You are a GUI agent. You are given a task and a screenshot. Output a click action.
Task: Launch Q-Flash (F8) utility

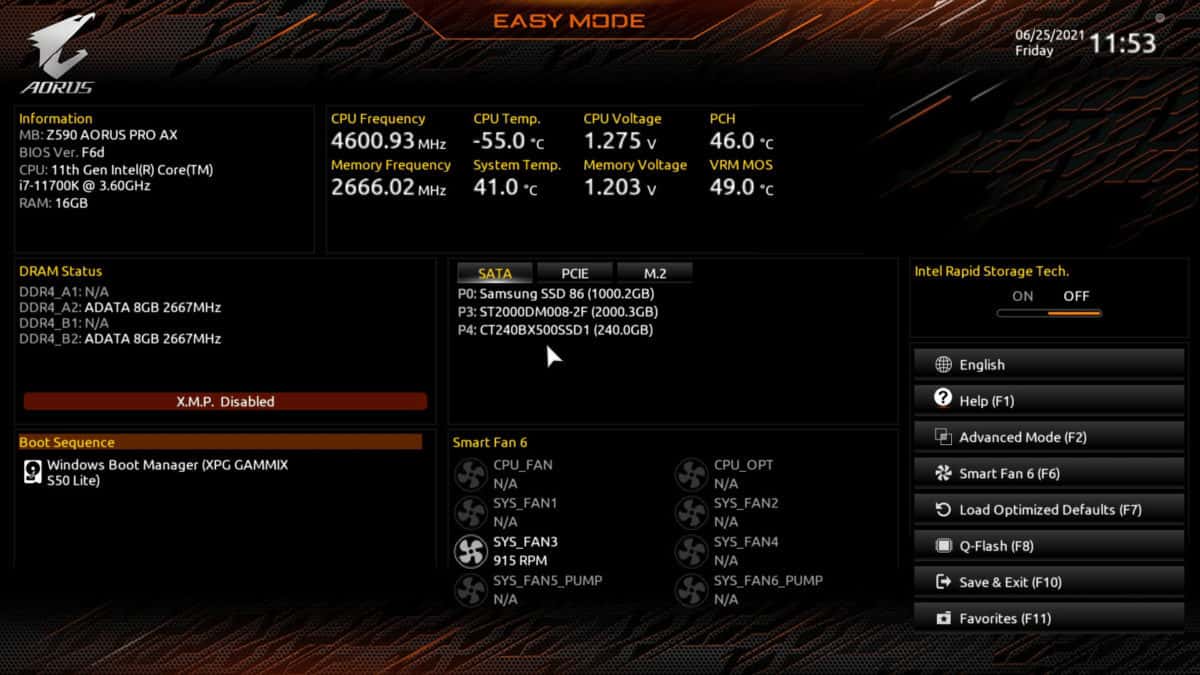pos(1049,546)
